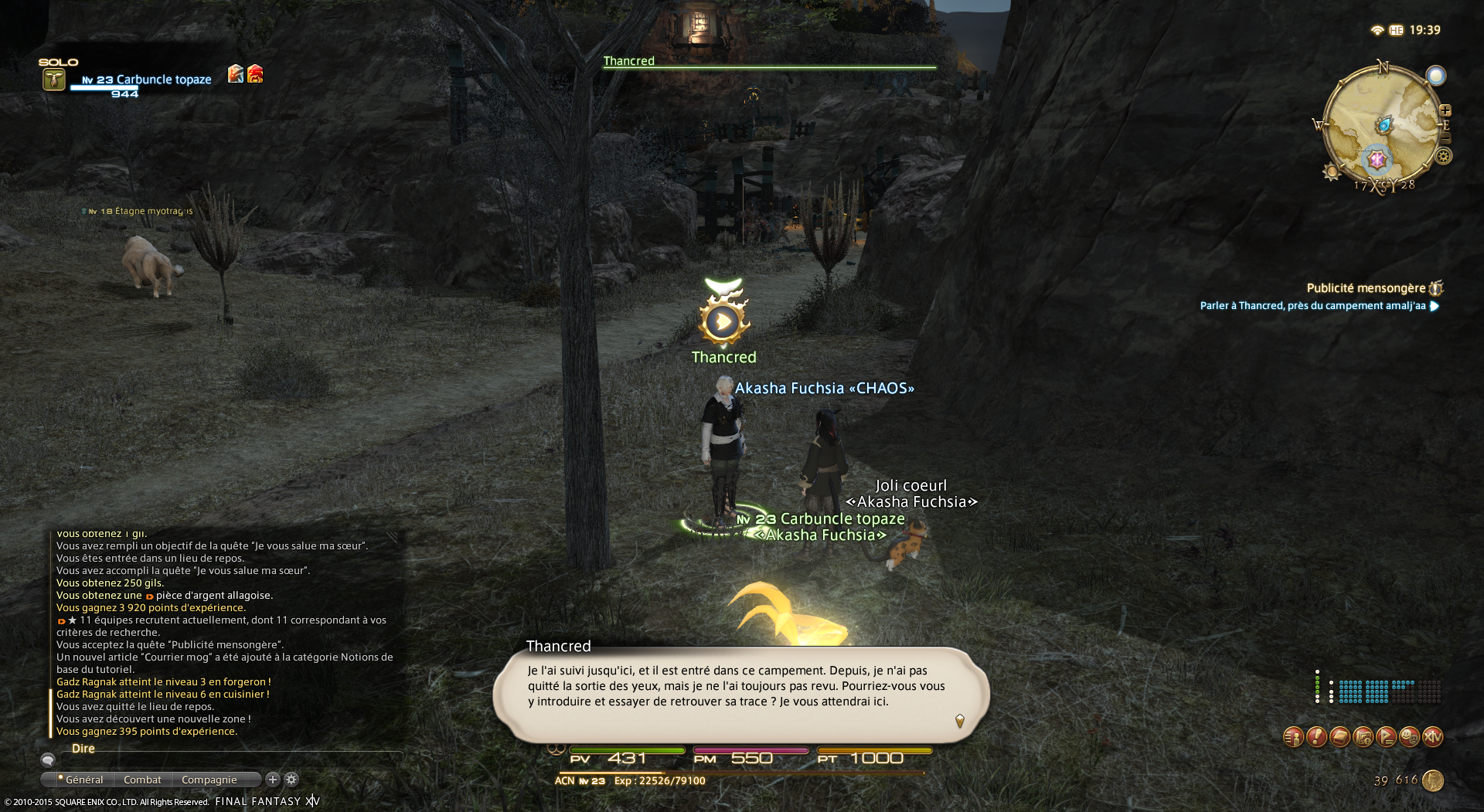Open minimap settings gear
The image size is (1484, 812).
1443,157
